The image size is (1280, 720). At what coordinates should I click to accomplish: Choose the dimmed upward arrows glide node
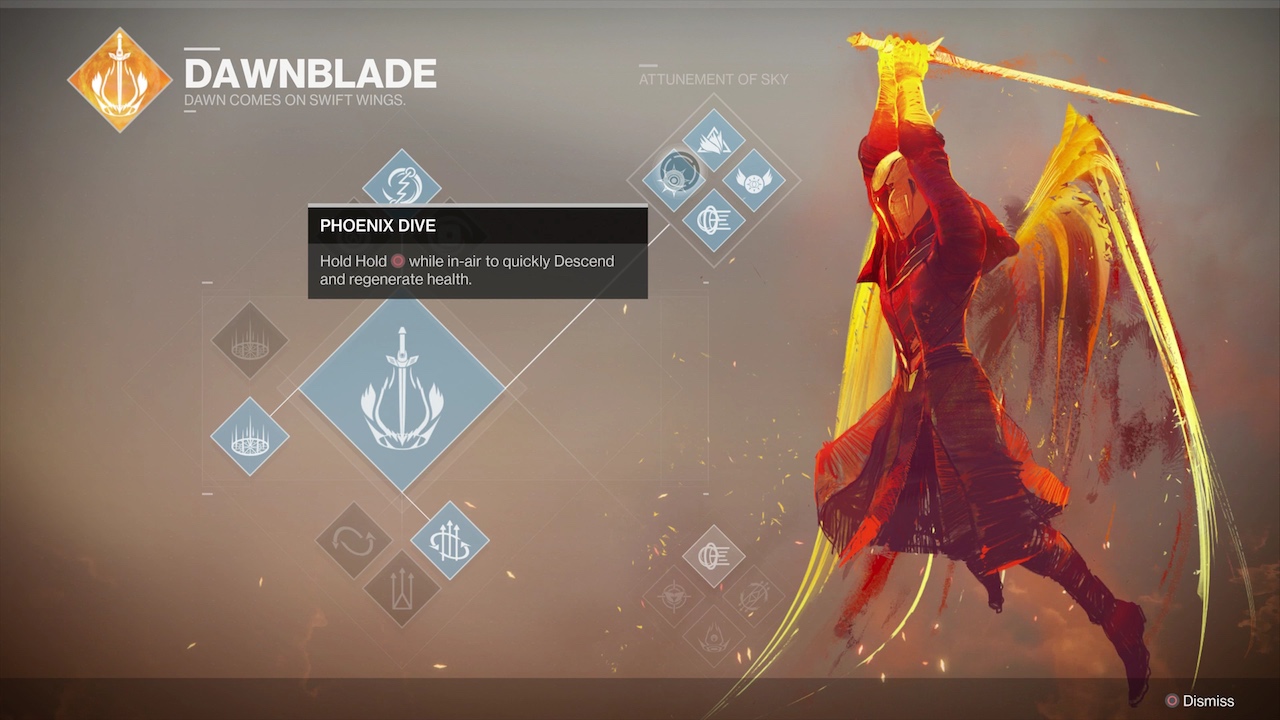coord(401,587)
